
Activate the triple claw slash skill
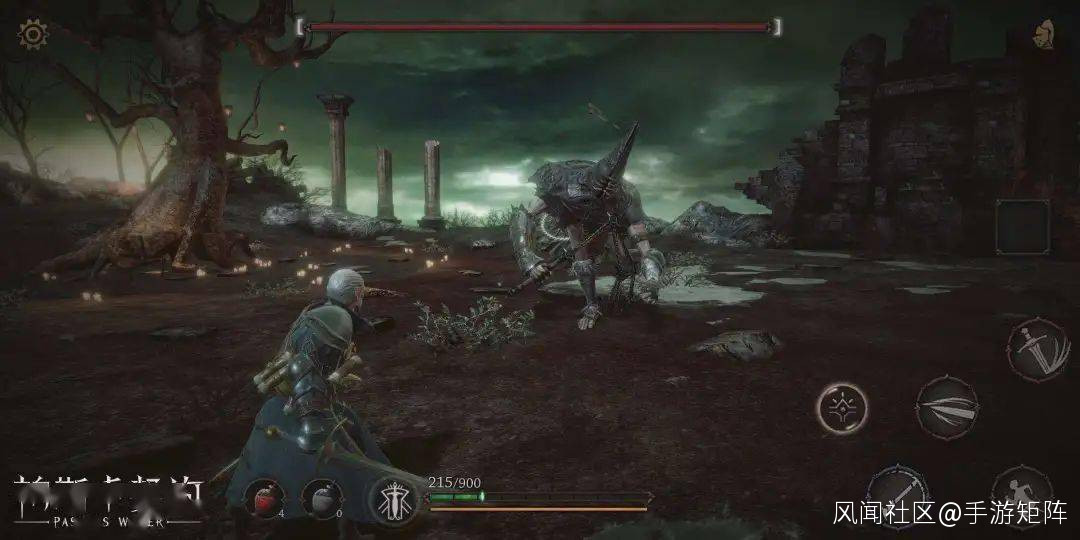click(x=946, y=406)
